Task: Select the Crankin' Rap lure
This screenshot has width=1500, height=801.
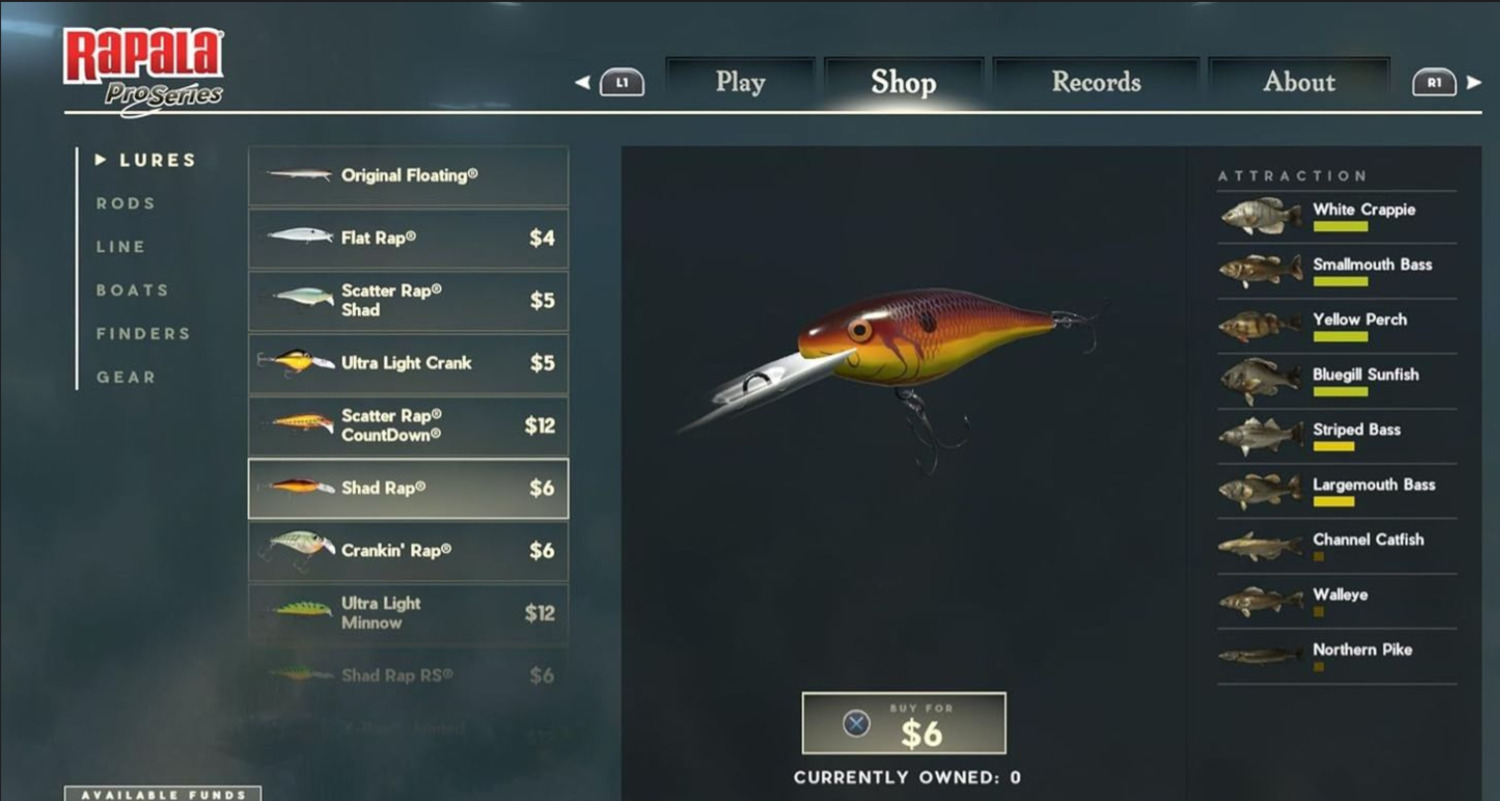Action: [408, 551]
